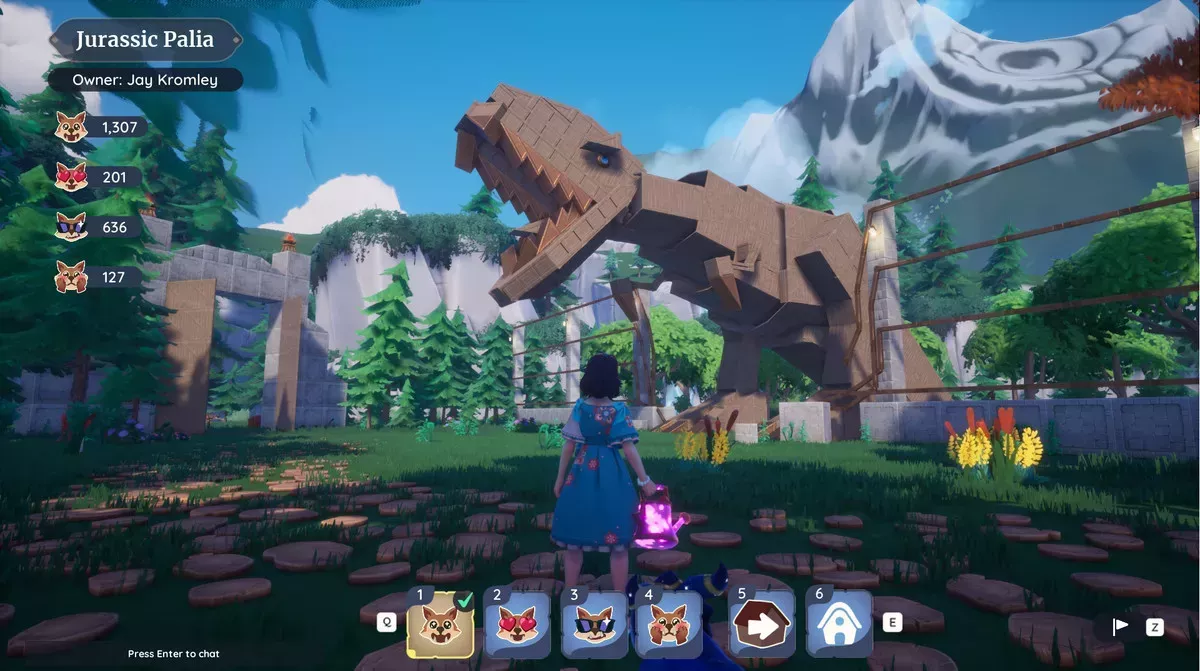Open the report flag icon
The image size is (1200, 671).
tap(1121, 627)
